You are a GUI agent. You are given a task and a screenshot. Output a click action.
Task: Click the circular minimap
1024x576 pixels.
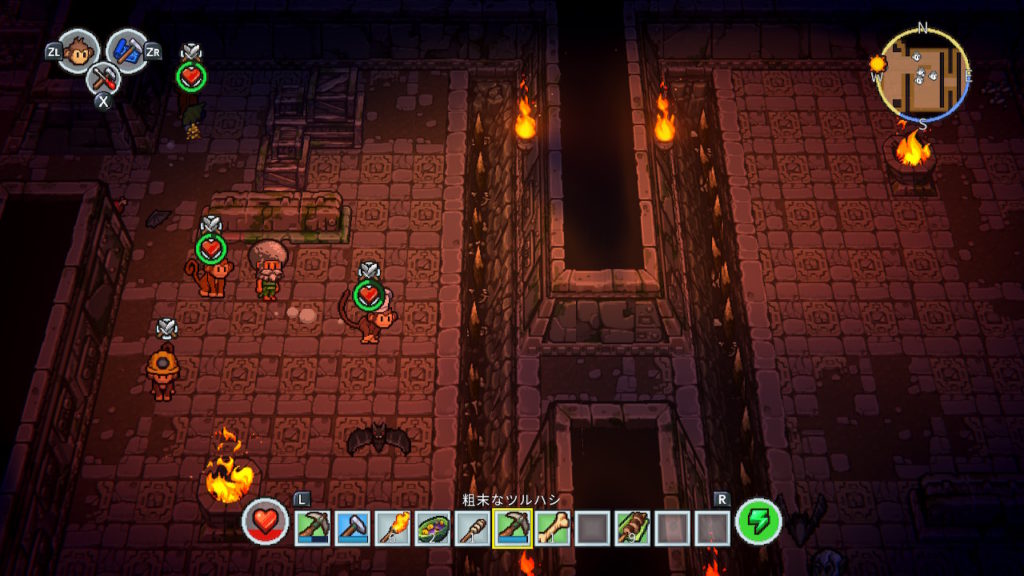[922, 75]
